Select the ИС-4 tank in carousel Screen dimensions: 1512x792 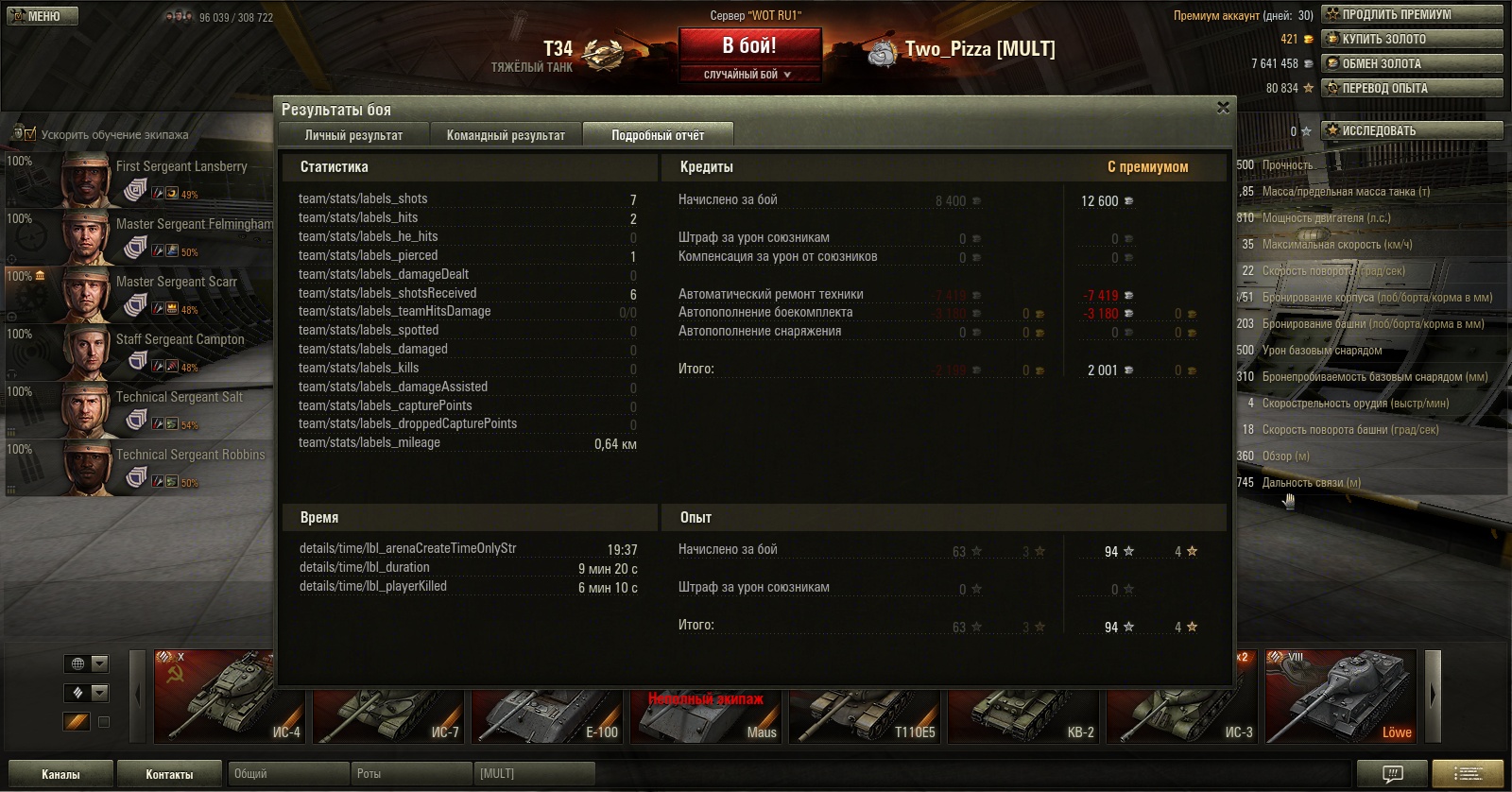click(x=229, y=697)
